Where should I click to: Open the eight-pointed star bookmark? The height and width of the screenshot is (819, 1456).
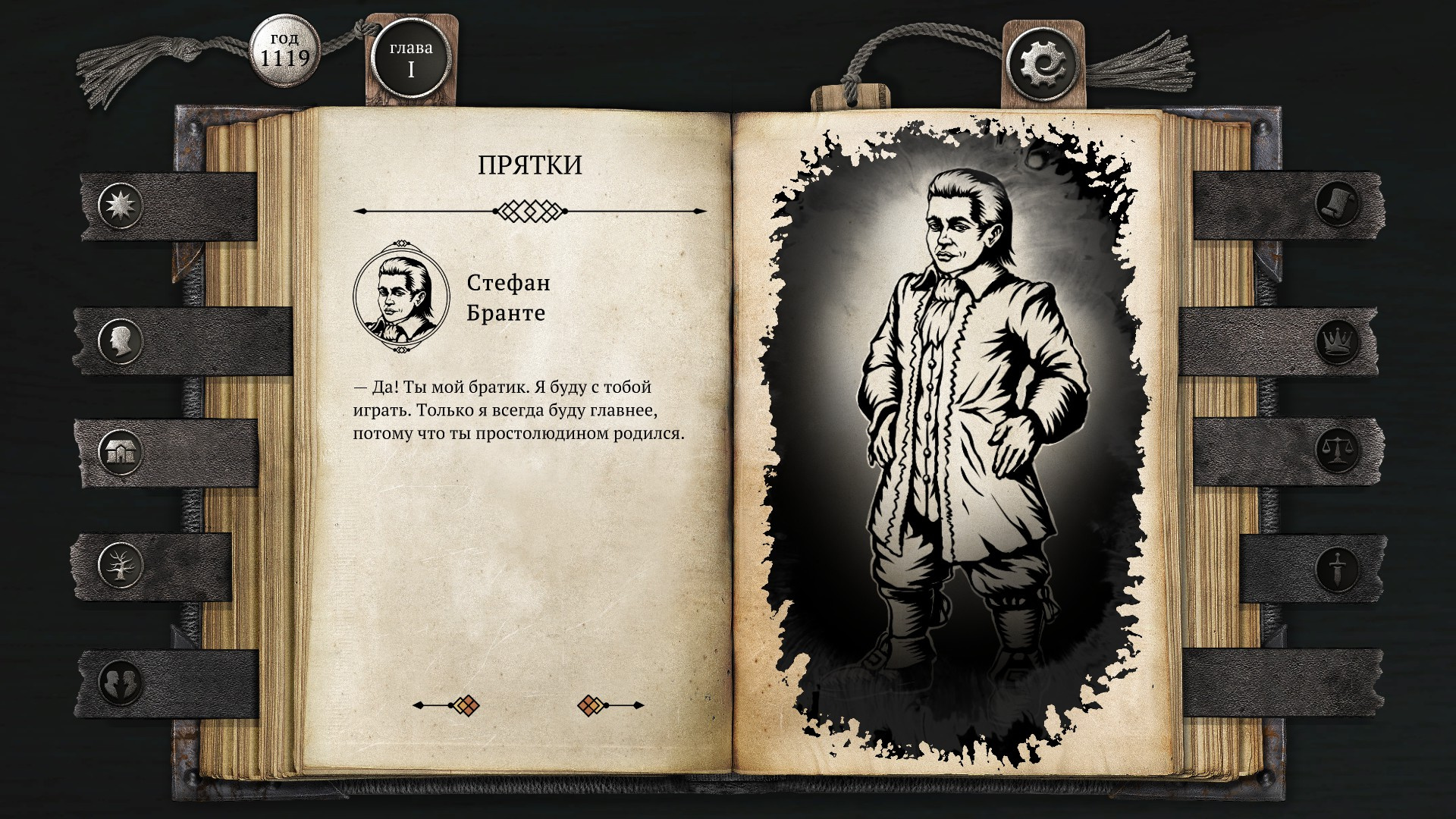[x=121, y=205]
